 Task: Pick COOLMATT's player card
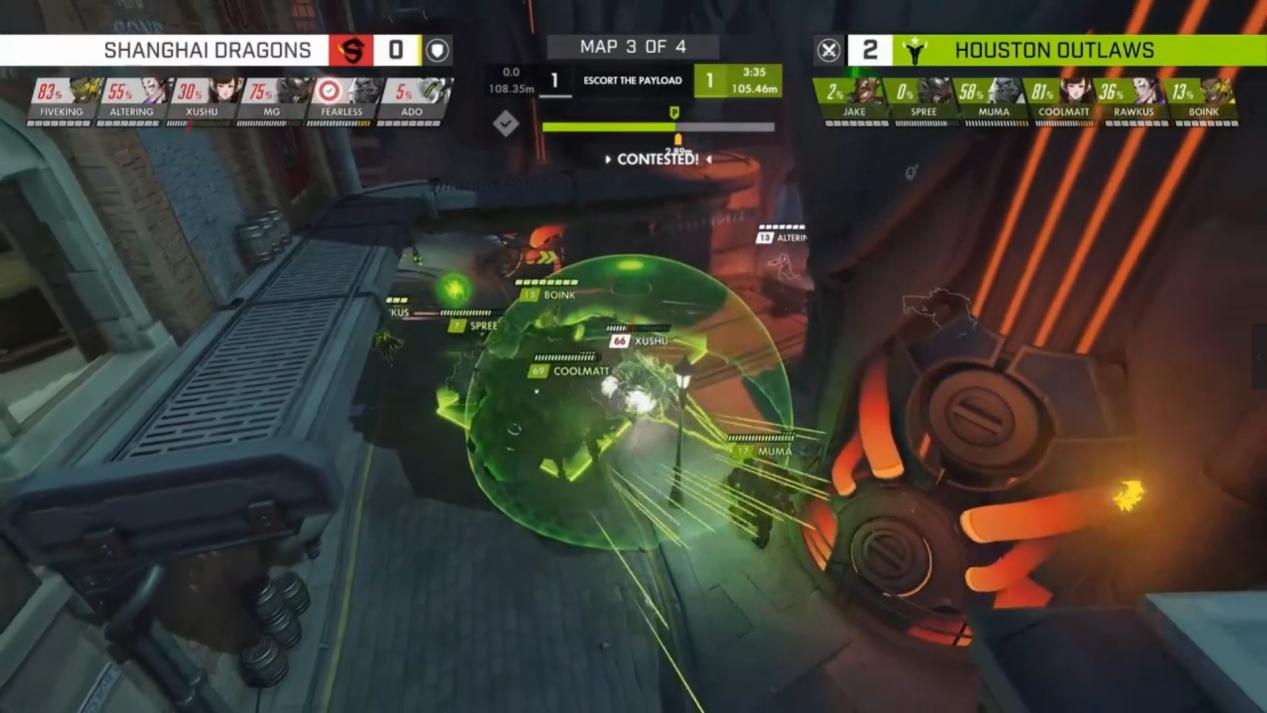pos(1064,101)
